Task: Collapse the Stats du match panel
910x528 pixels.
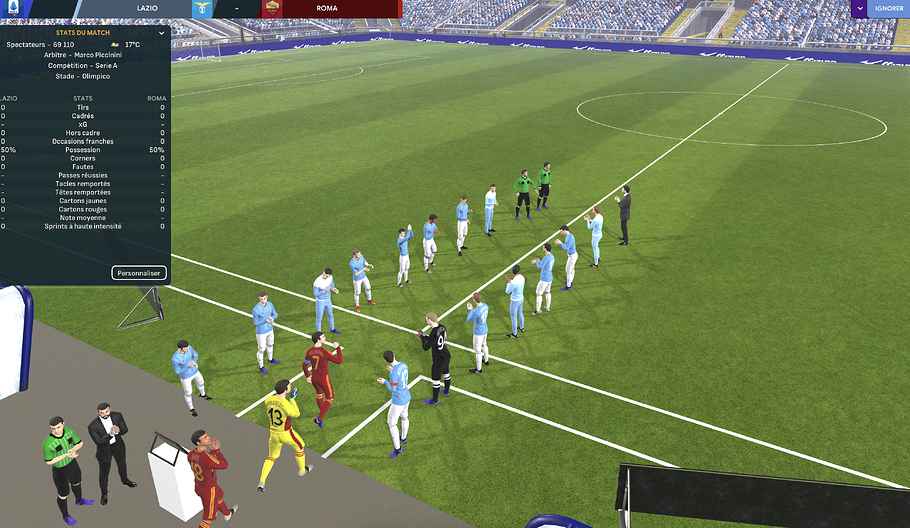Action: [x=161, y=31]
